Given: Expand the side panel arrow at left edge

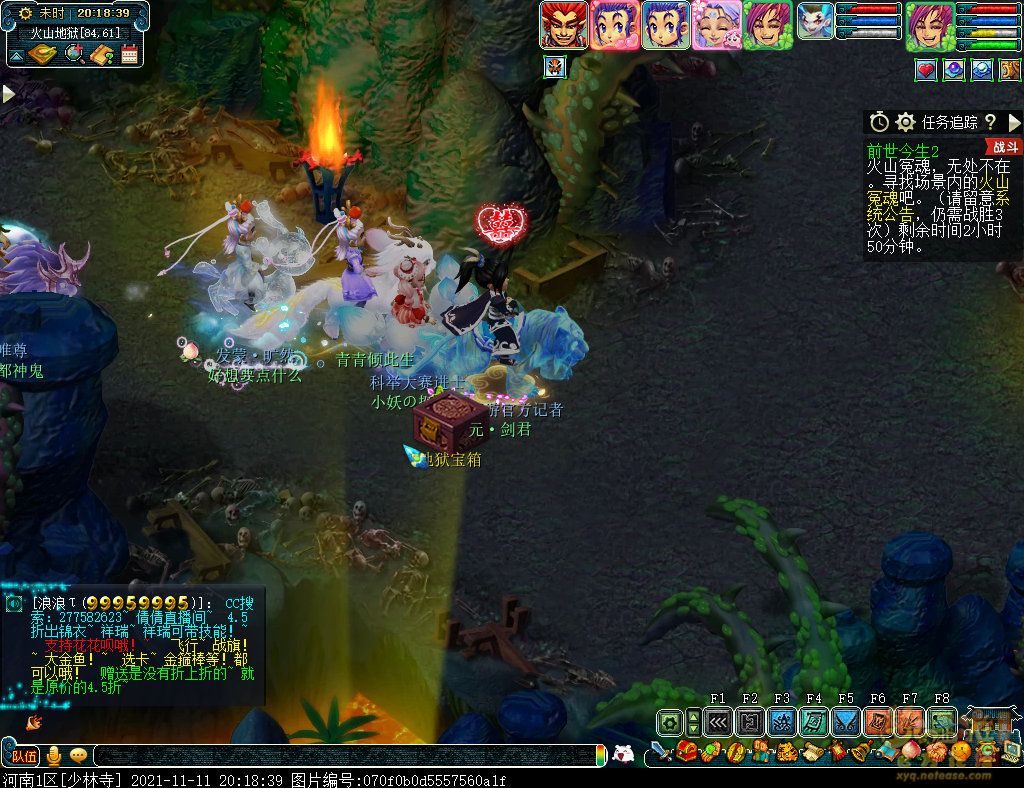Looking at the screenshot, I should coord(8,93).
